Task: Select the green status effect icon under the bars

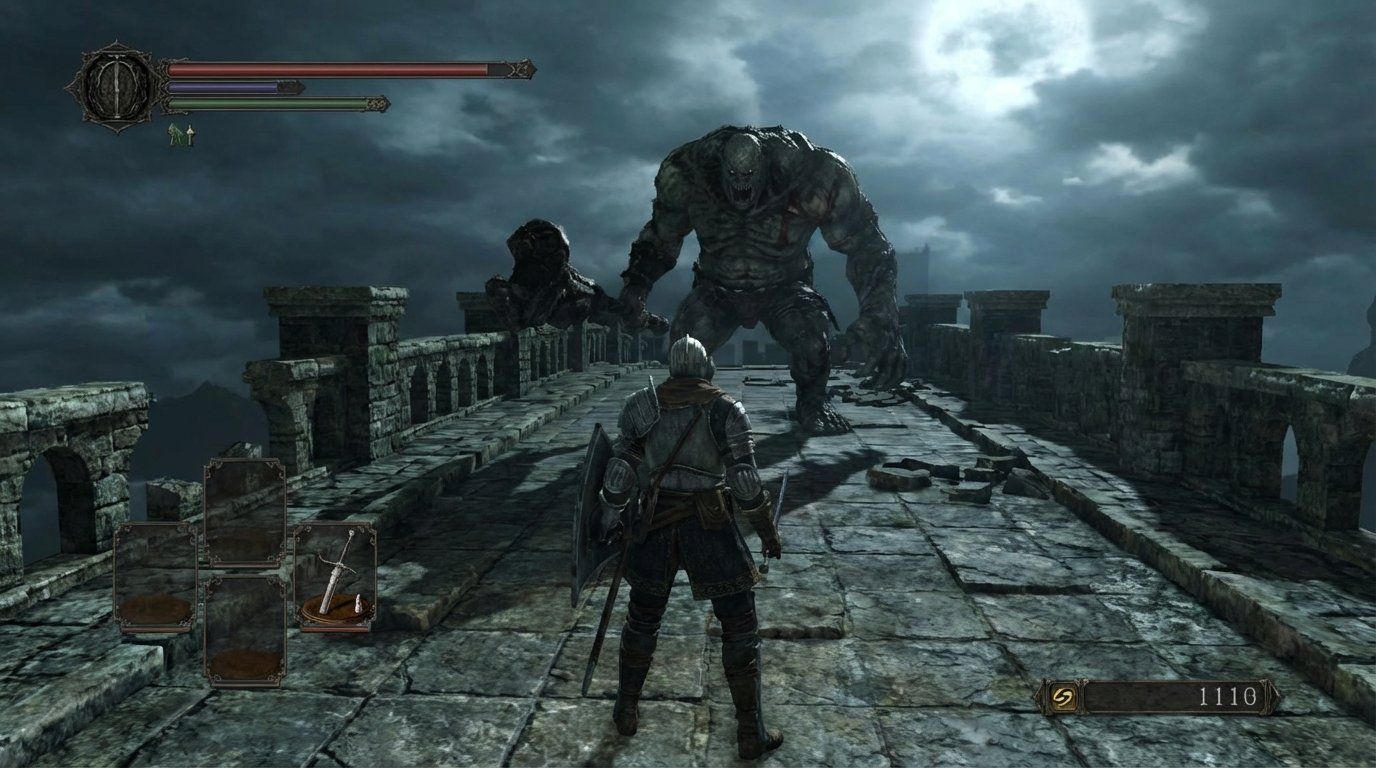Action: click(x=173, y=134)
